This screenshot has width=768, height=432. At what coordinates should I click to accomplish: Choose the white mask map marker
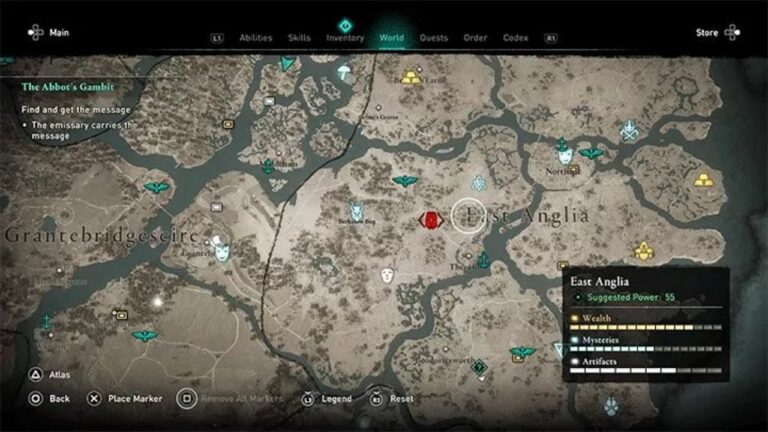click(387, 274)
